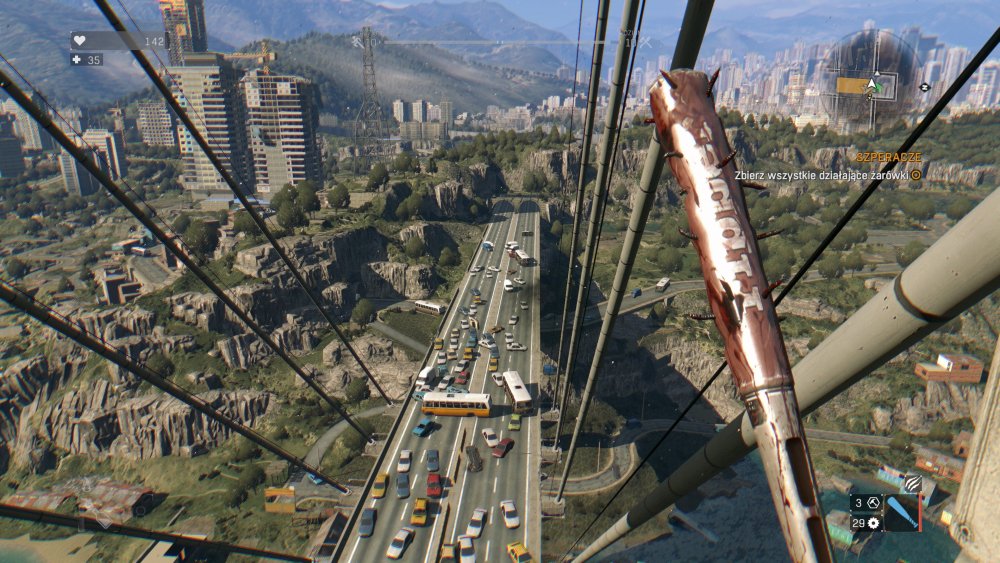Select the claw marks icon above weapon
The height and width of the screenshot is (563, 1000).
pos(911,482)
